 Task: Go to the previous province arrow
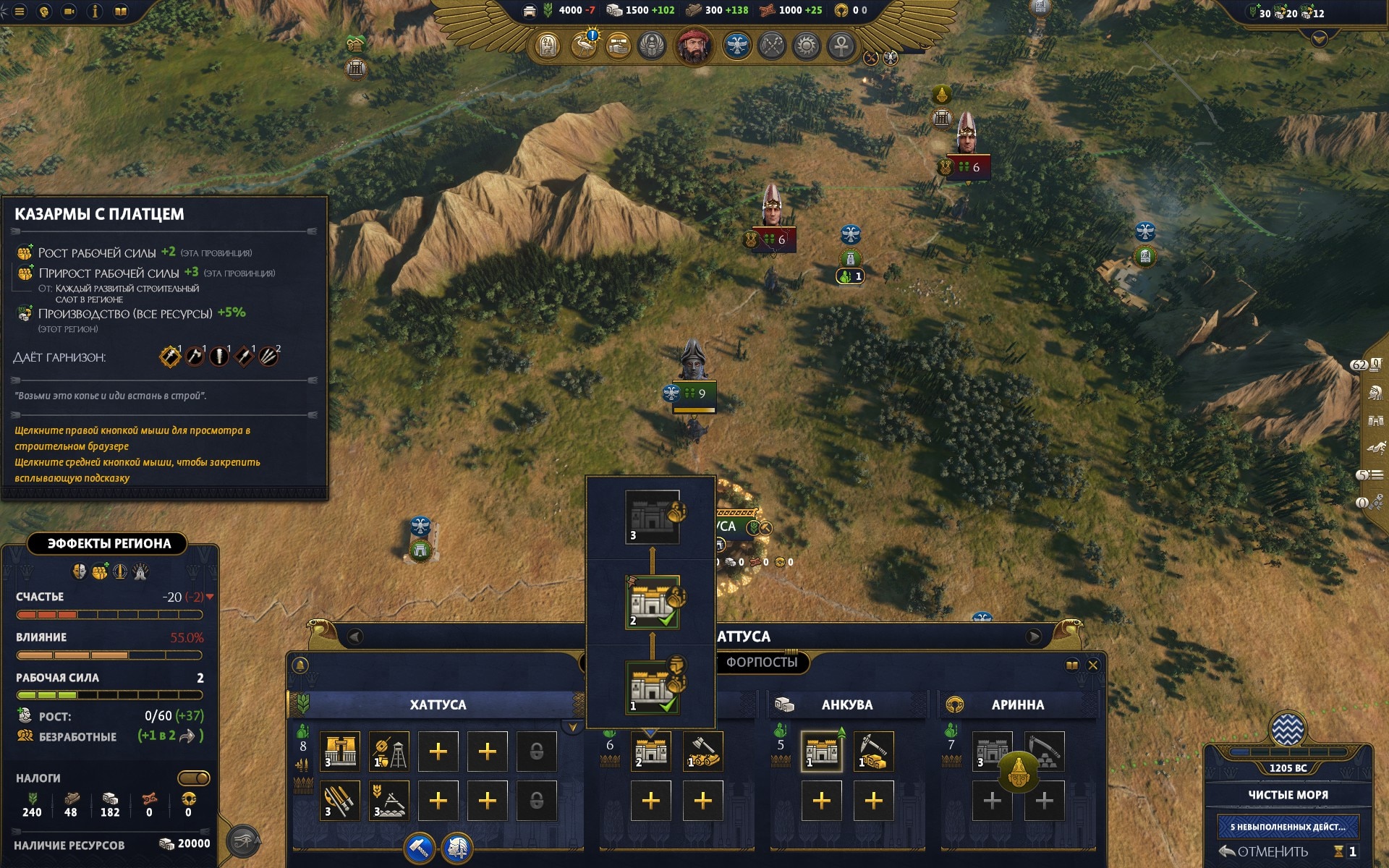tap(354, 637)
